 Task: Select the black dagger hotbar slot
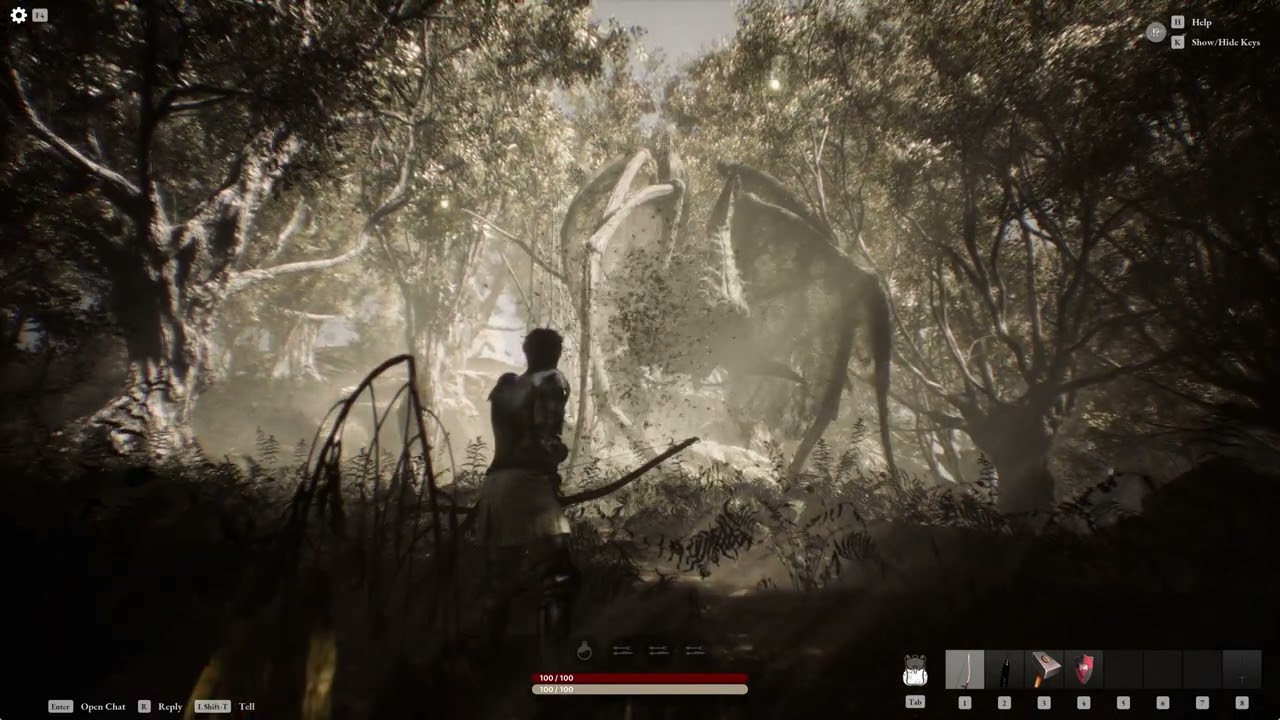click(x=1004, y=670)
